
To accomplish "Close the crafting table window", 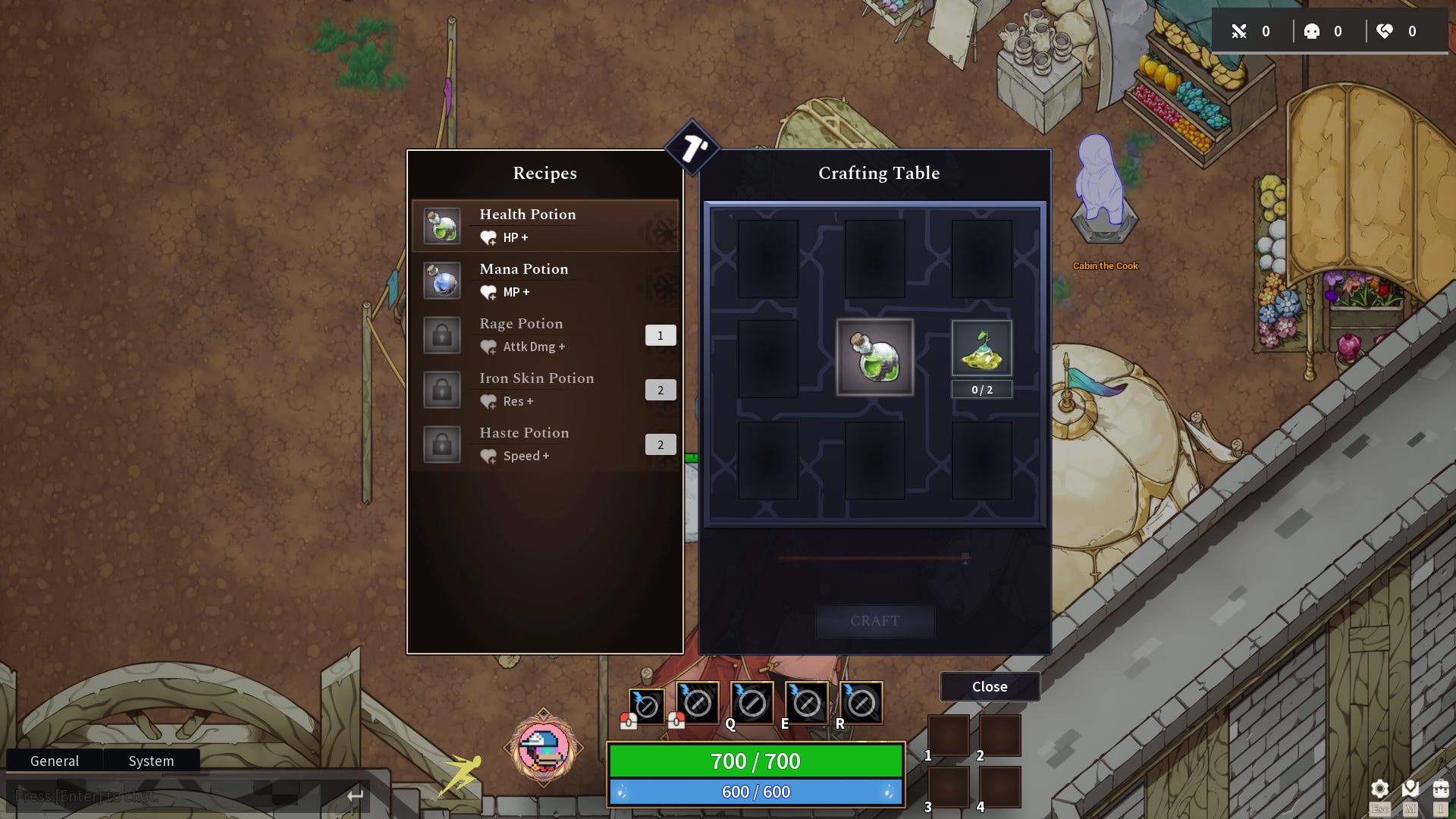I will pos(990,686).
